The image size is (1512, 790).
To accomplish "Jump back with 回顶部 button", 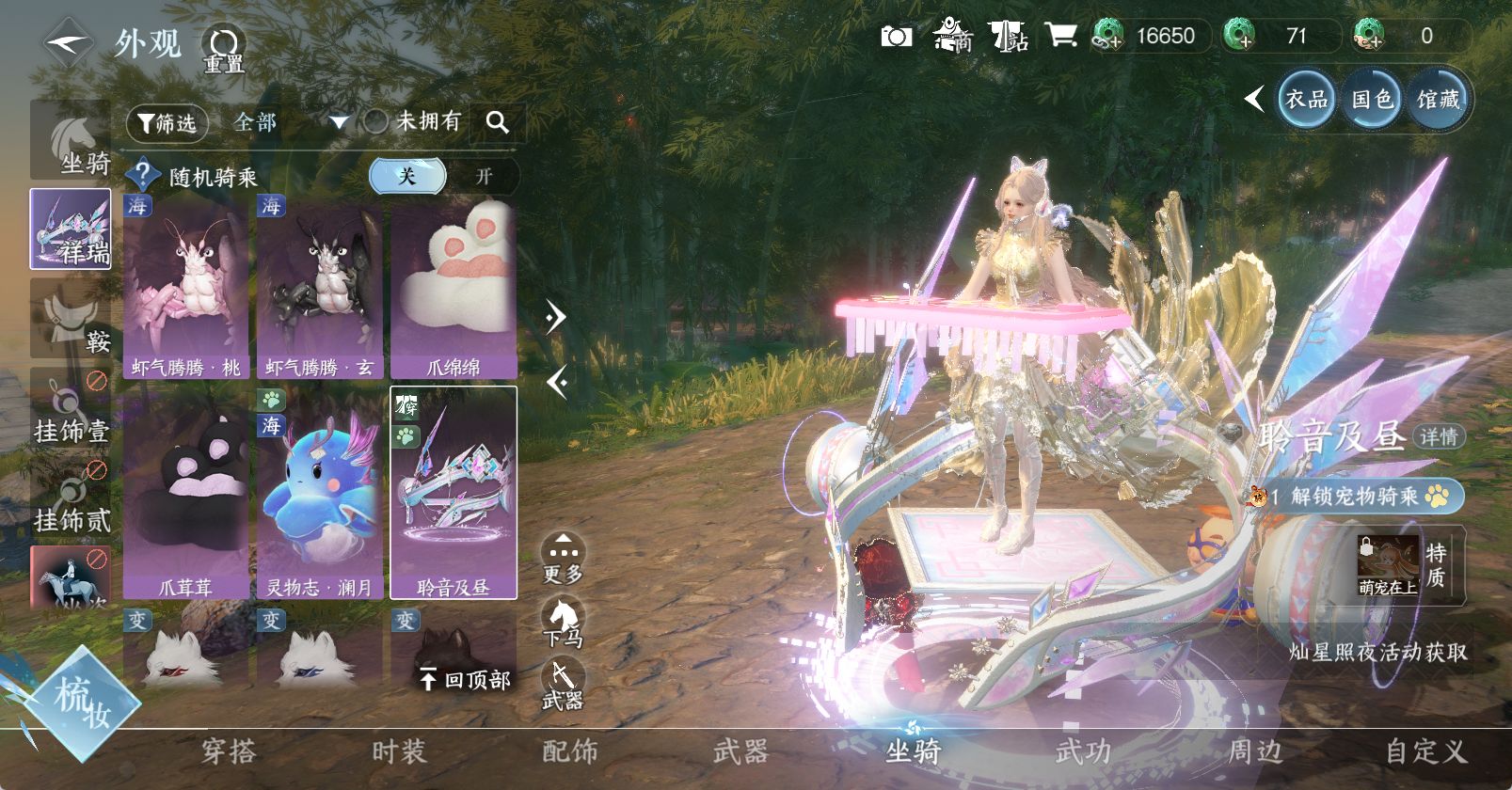I will (x=466, y=679).
